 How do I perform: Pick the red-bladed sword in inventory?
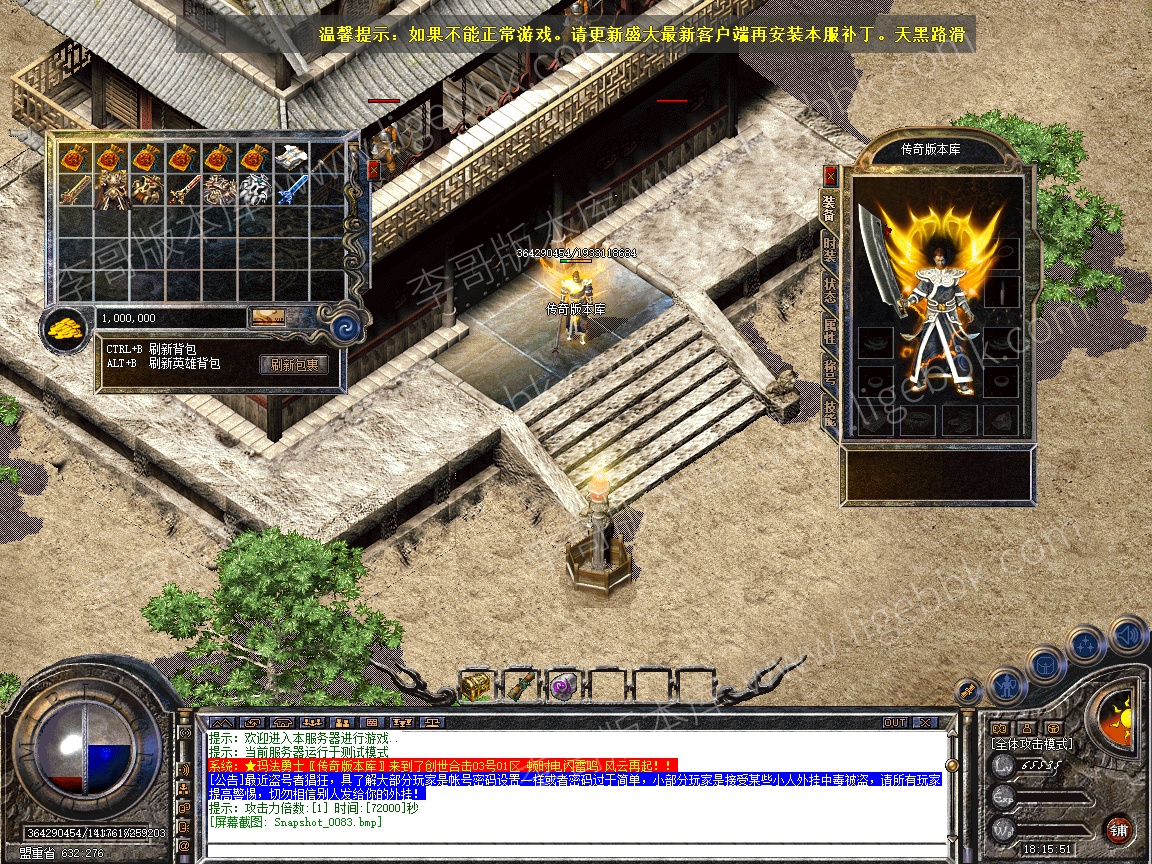click(184, 189)
